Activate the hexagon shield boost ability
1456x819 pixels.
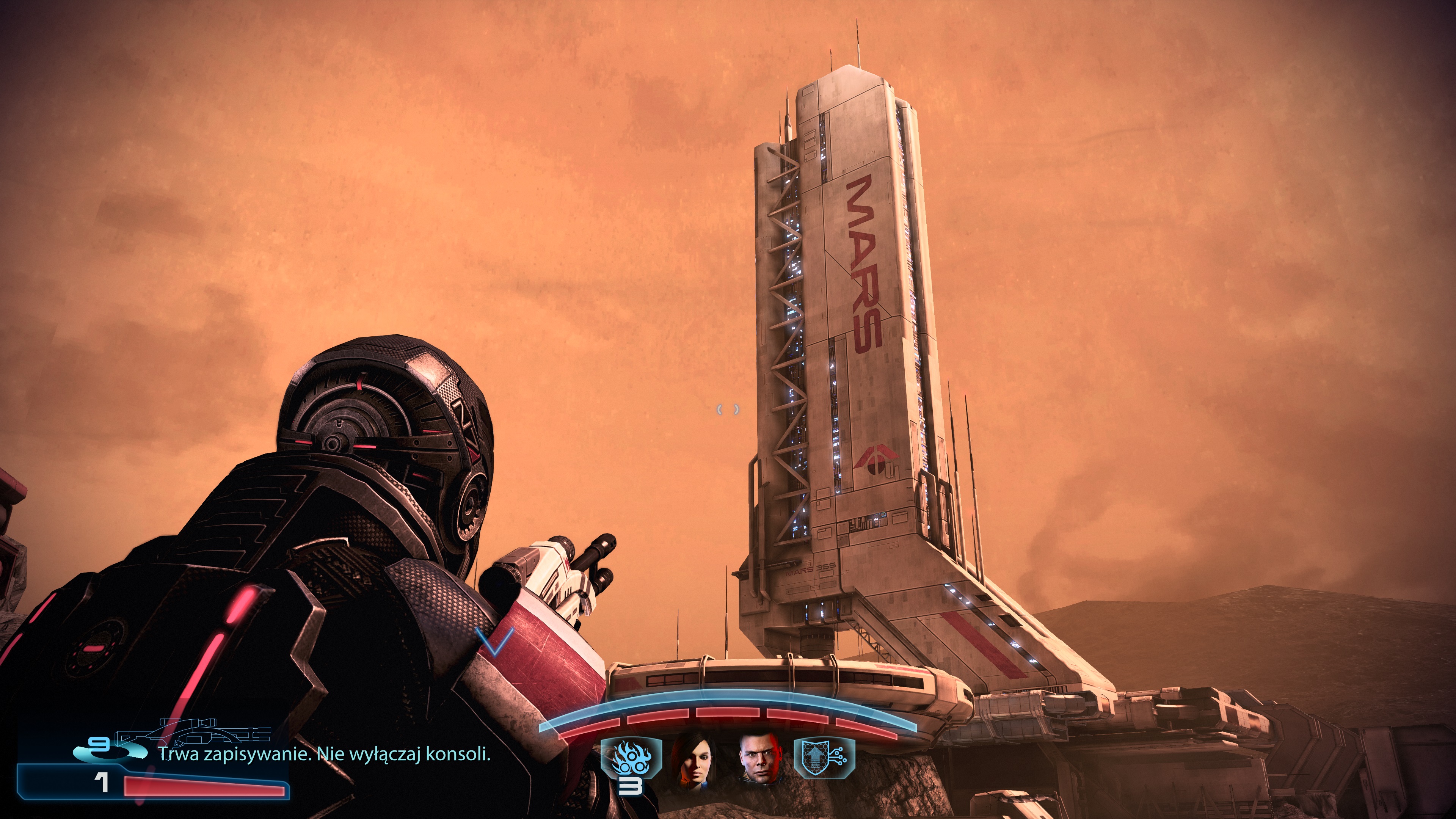(823, 758)
